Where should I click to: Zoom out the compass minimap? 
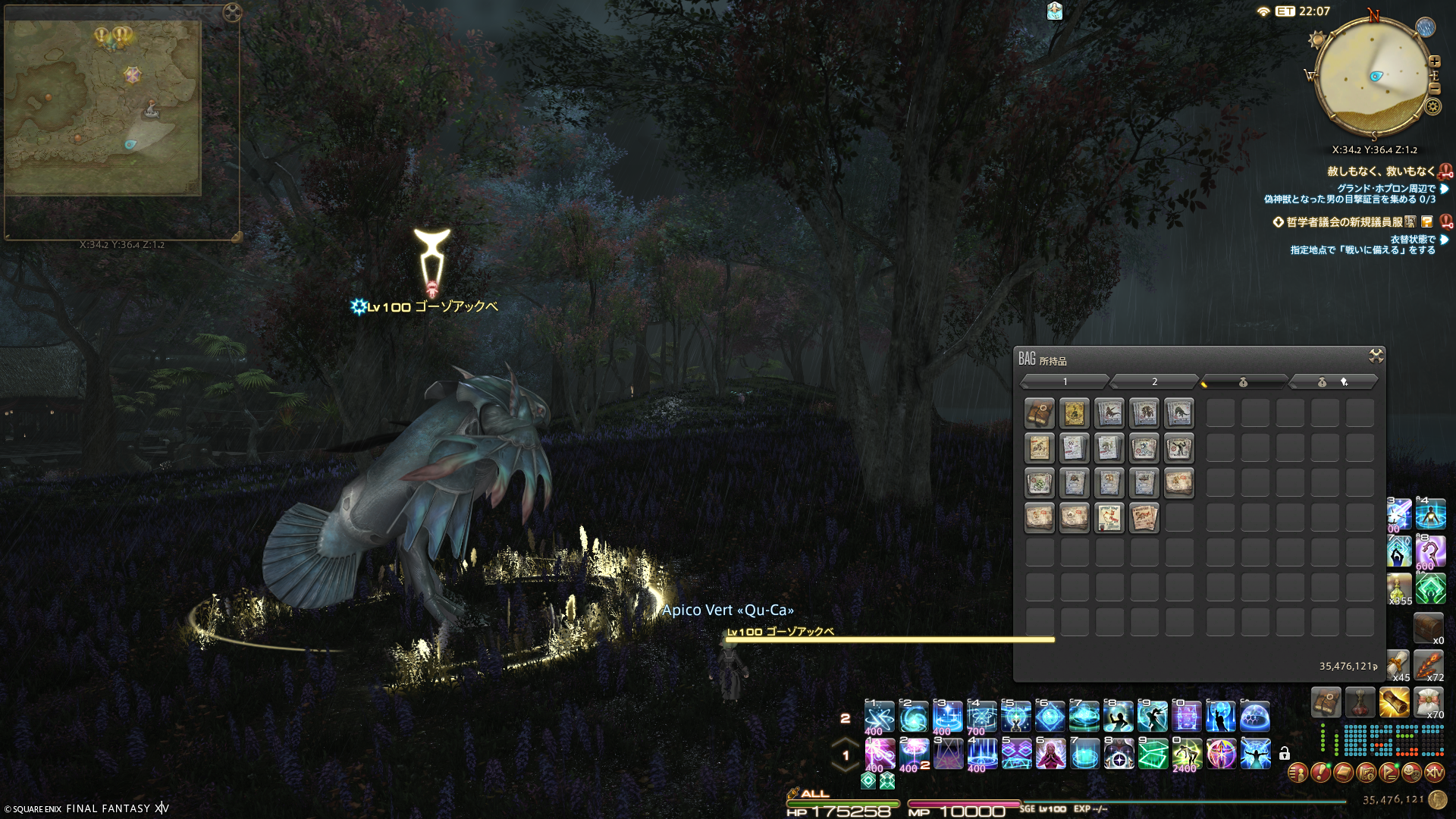tap(1434, 87)
